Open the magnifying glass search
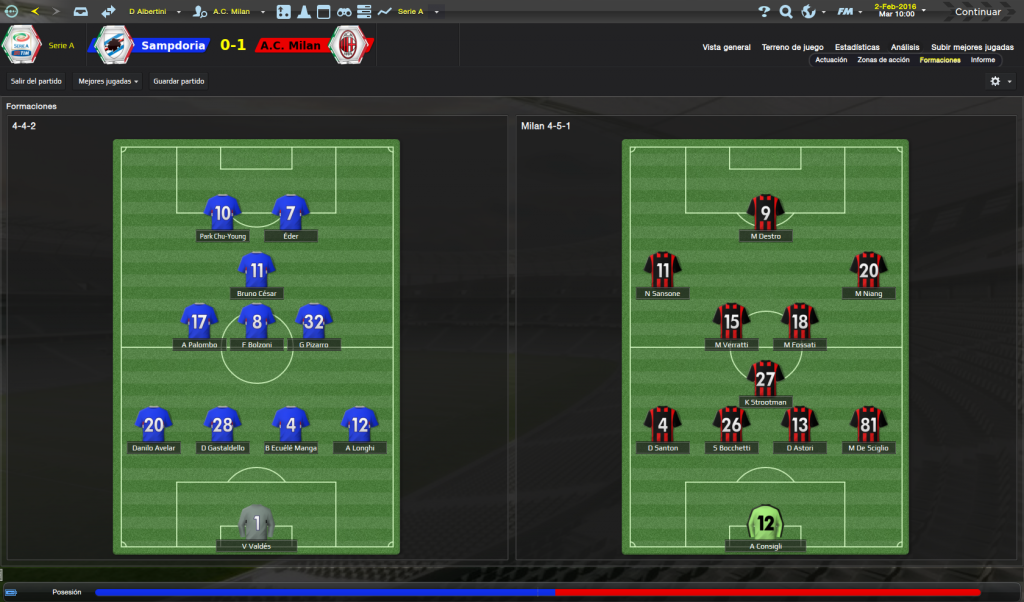Screen dimensions: 1024x602 tap(786, 12)
